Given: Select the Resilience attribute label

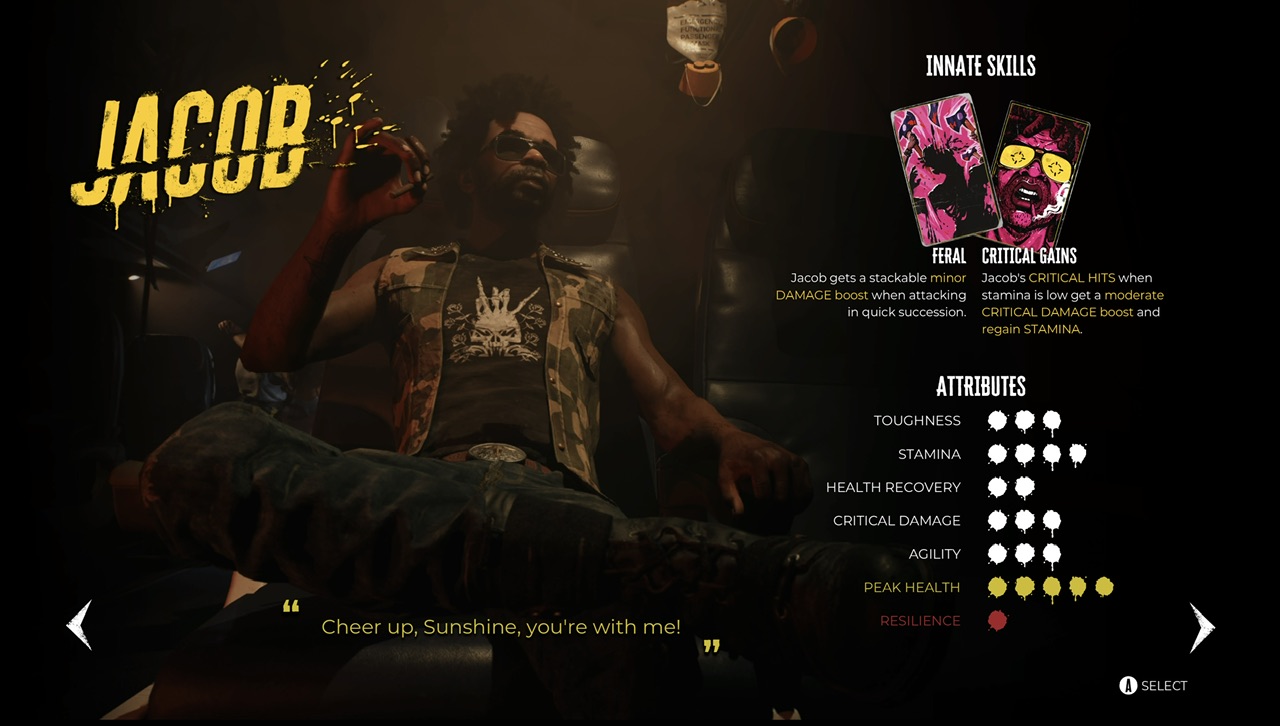Looking at the screenshot, I should (920, 620).
